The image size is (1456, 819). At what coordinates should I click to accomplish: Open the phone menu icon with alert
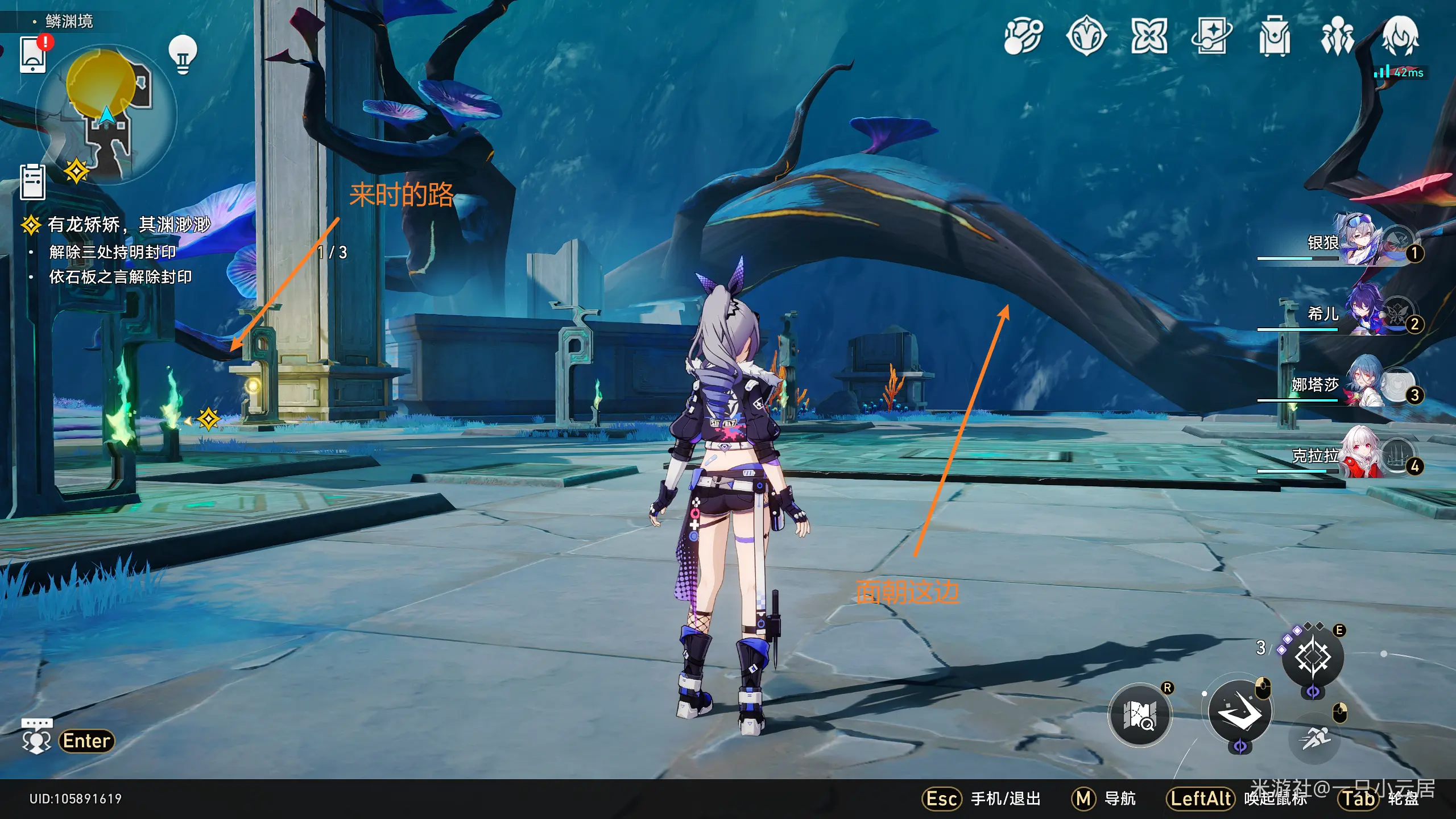(33, 55)
